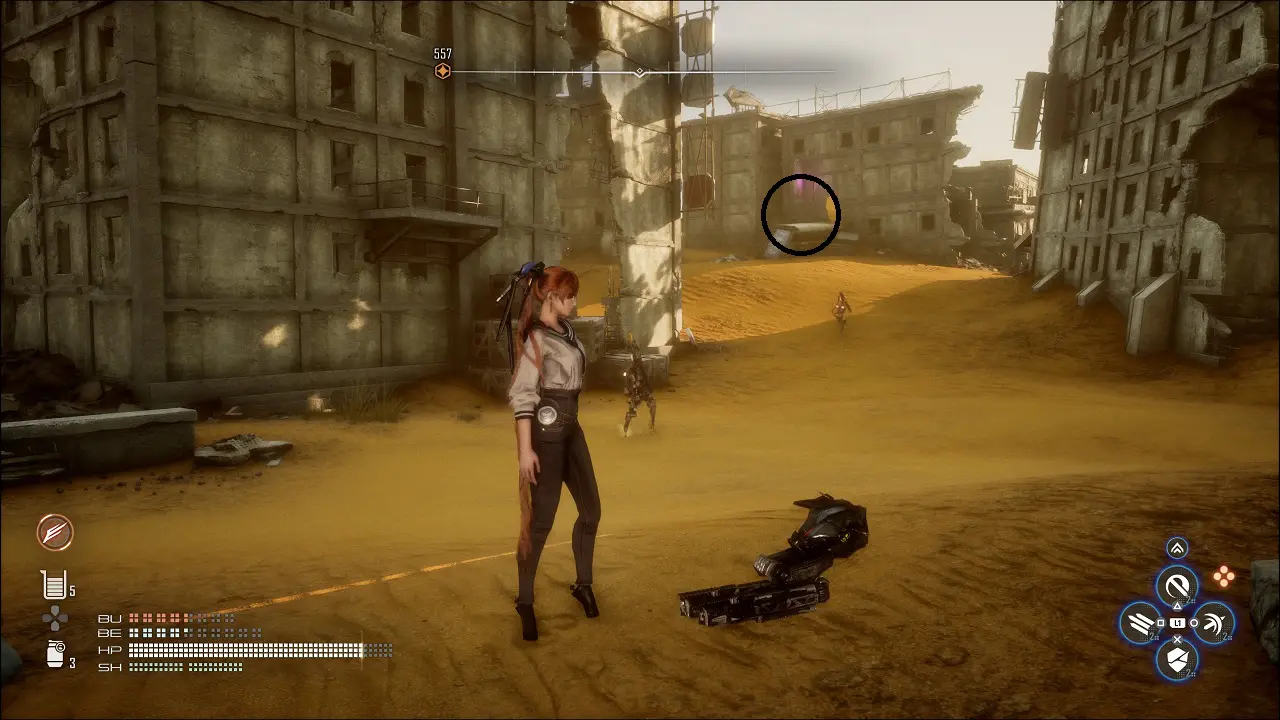
Task: Activate the feather wing skill icon
Action: (55, 532)
